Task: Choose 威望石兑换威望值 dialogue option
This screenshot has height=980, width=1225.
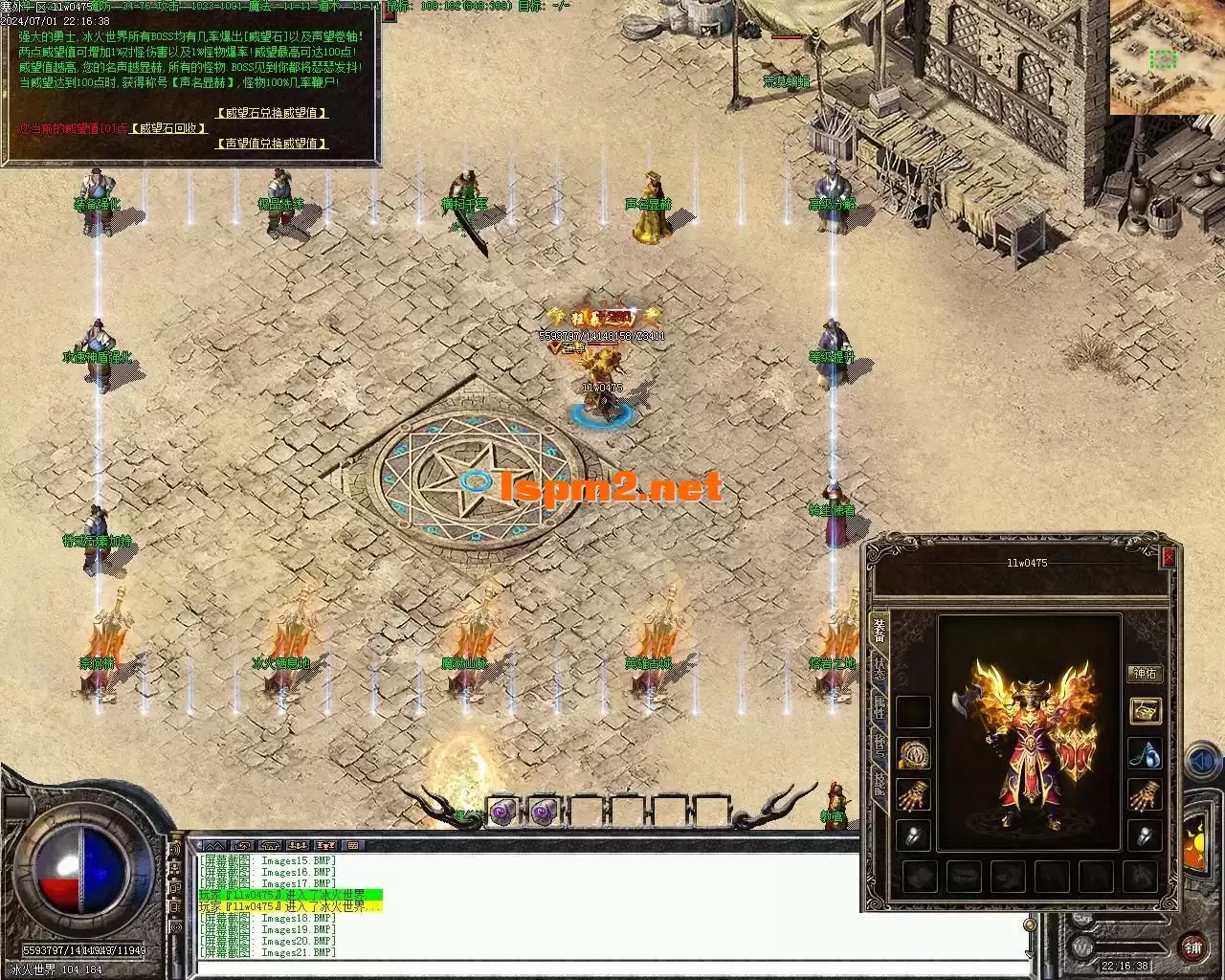Action: [272, 113]
